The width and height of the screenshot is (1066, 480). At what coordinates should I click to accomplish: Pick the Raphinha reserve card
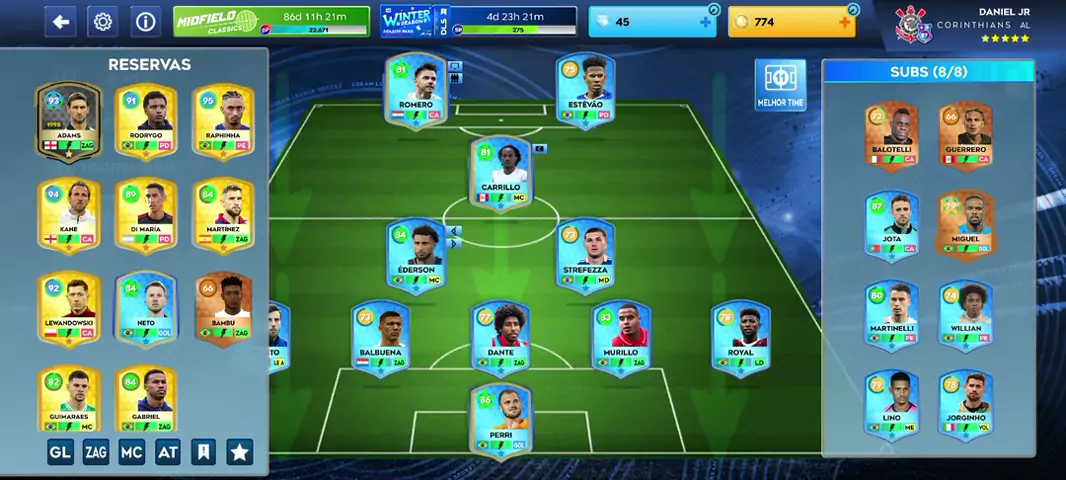click(x=223, y=120)
